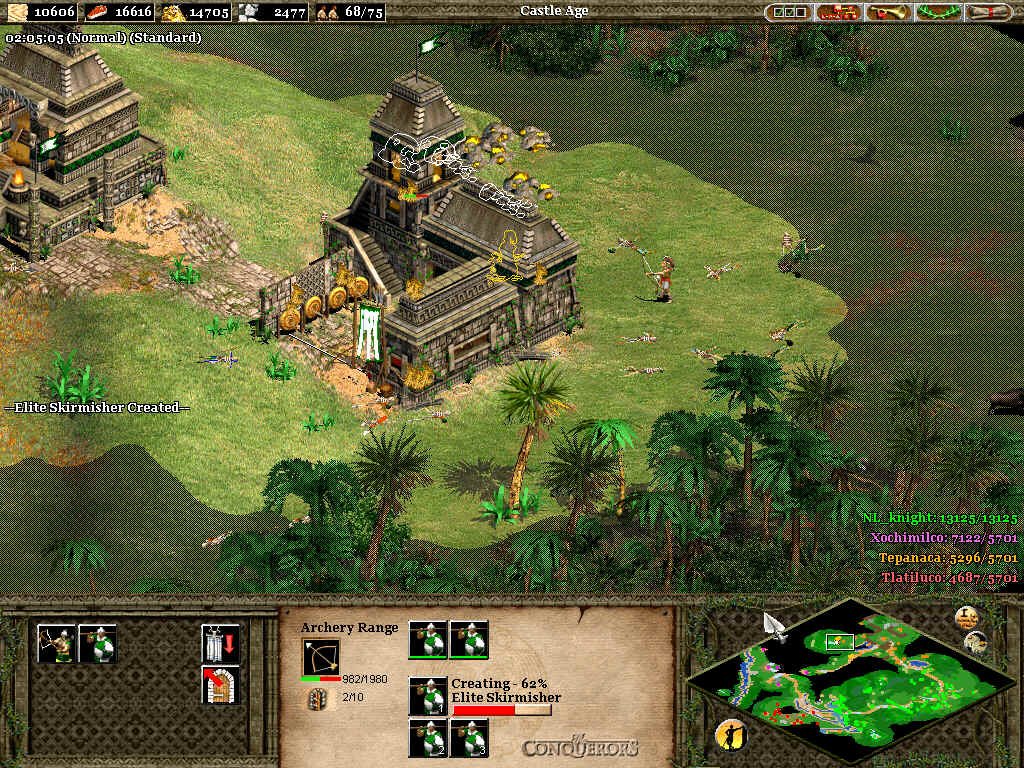Open the game menu scroll button

pyautogui.click(x=986, y=12)
